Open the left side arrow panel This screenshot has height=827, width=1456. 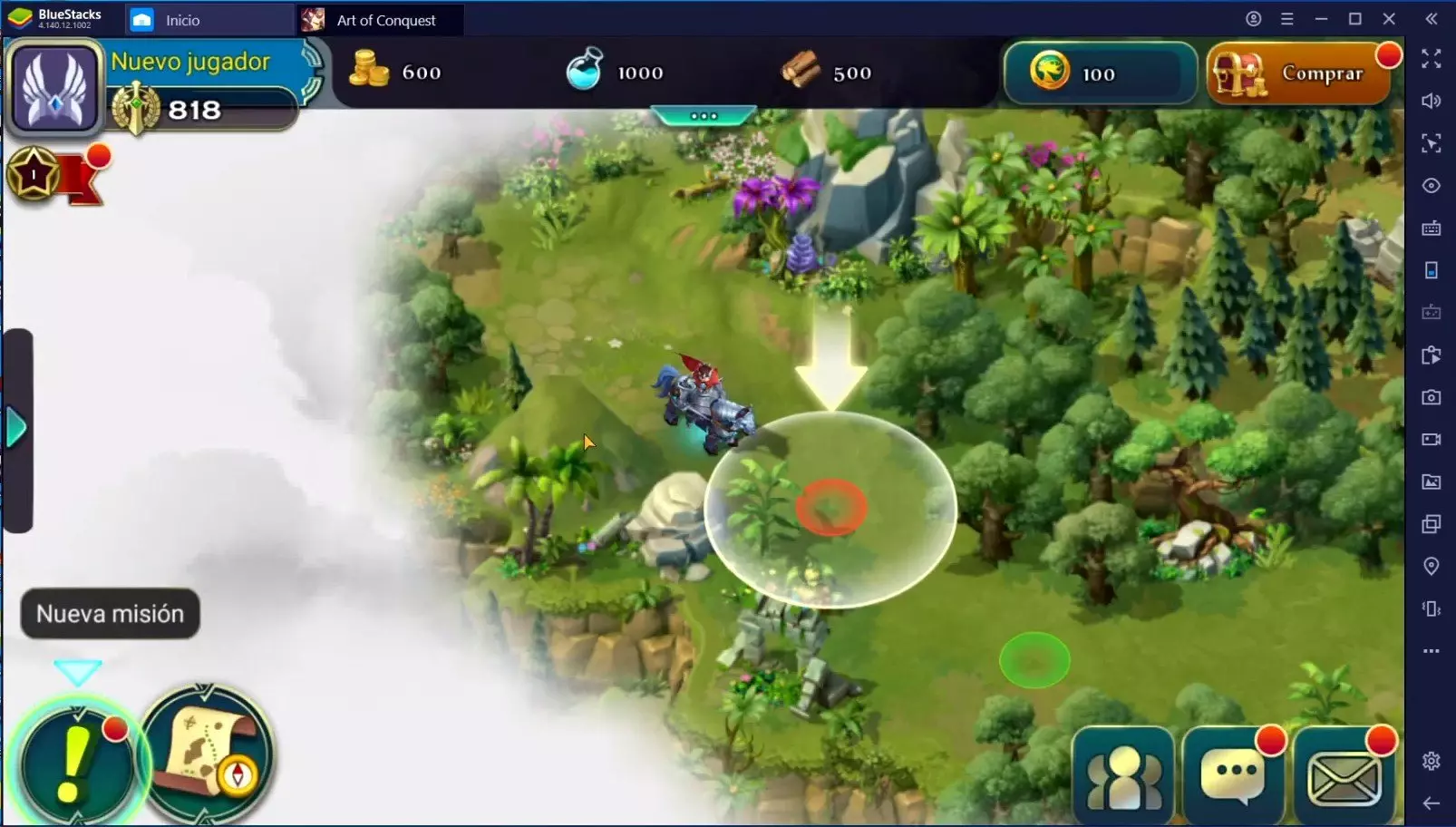coord(17,428)
